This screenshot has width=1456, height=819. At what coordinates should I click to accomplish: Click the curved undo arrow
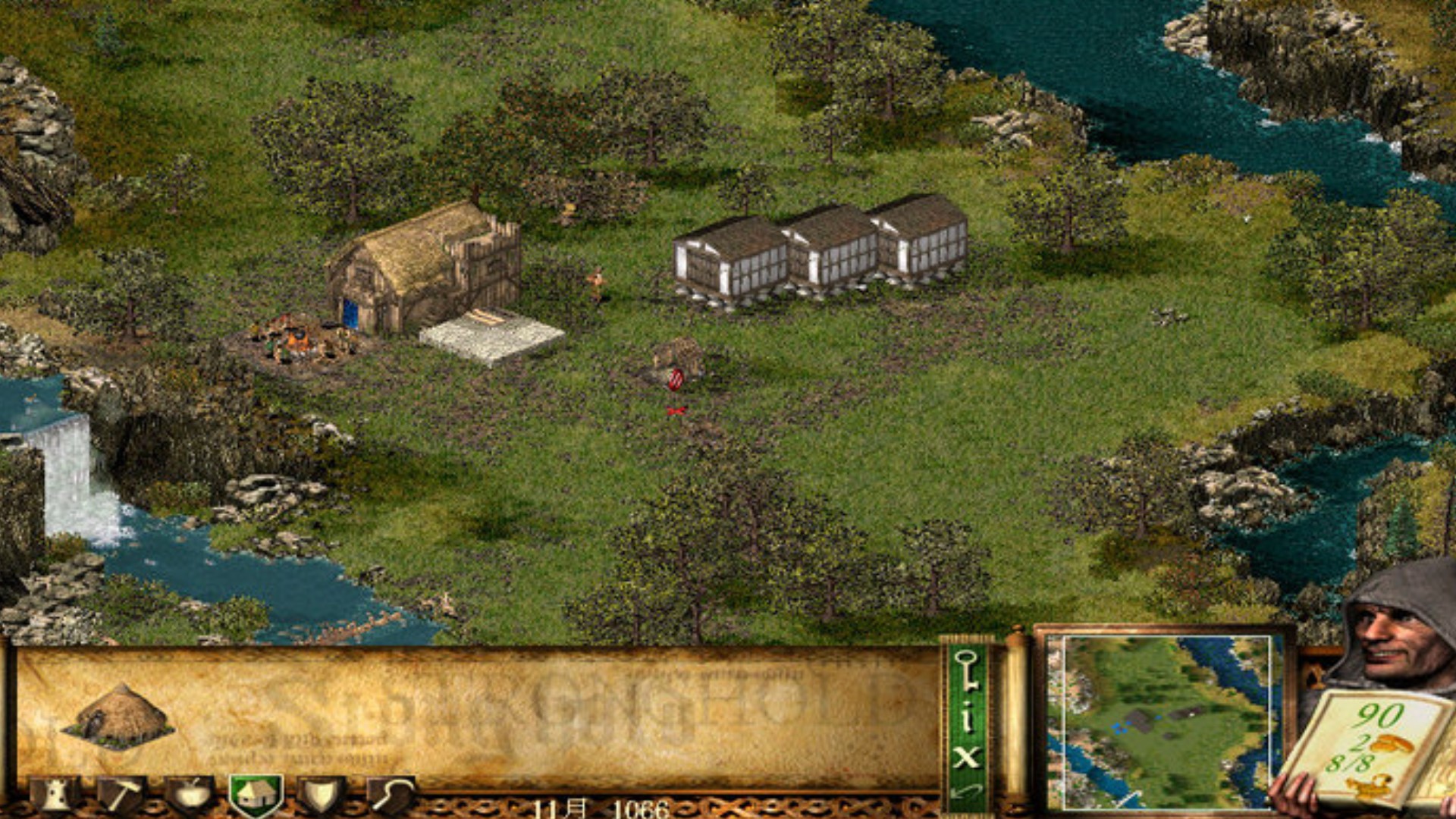966,793
